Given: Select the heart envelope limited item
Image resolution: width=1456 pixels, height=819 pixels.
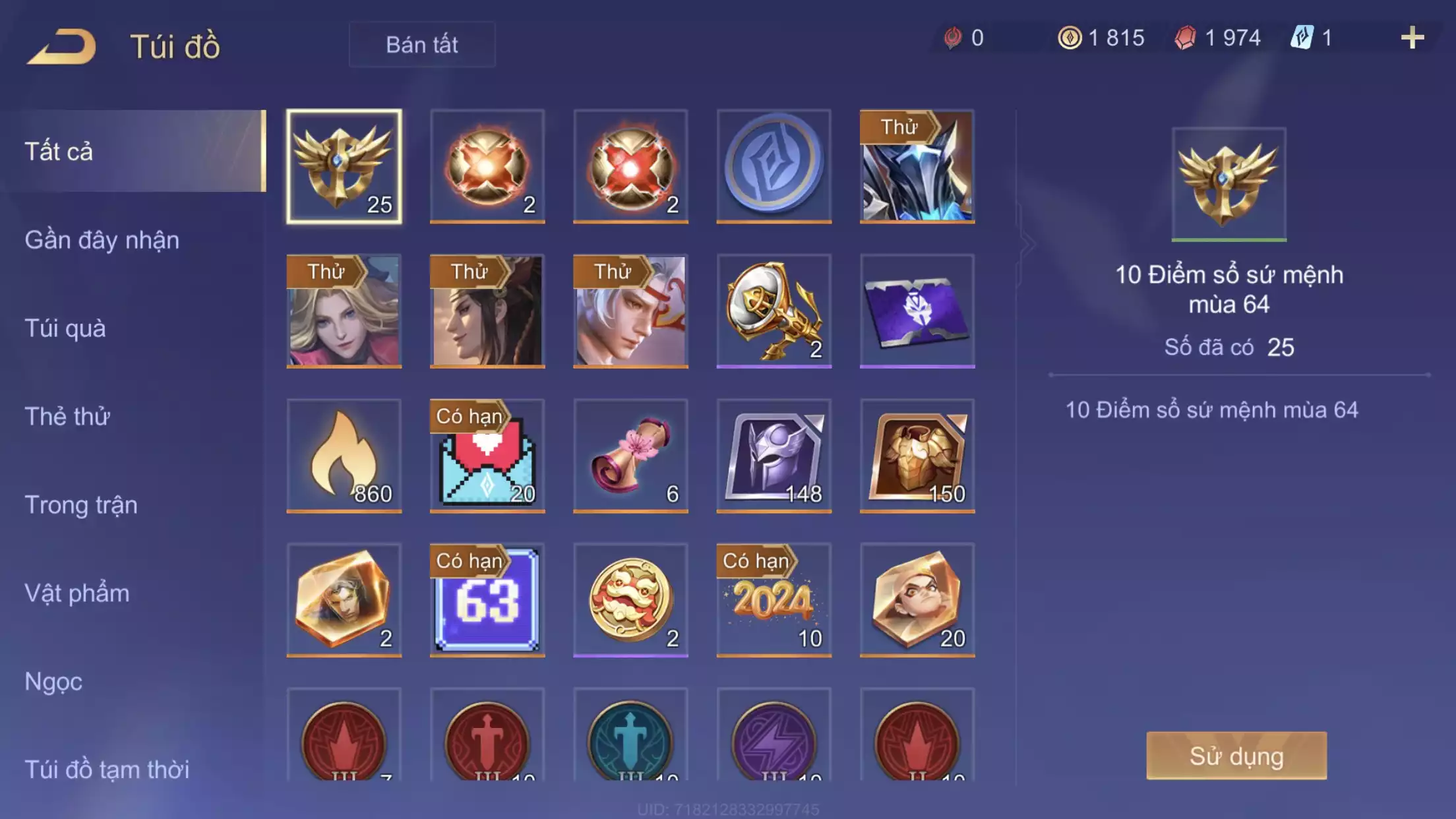Looking at the screenshot, I should click(487, 456).
